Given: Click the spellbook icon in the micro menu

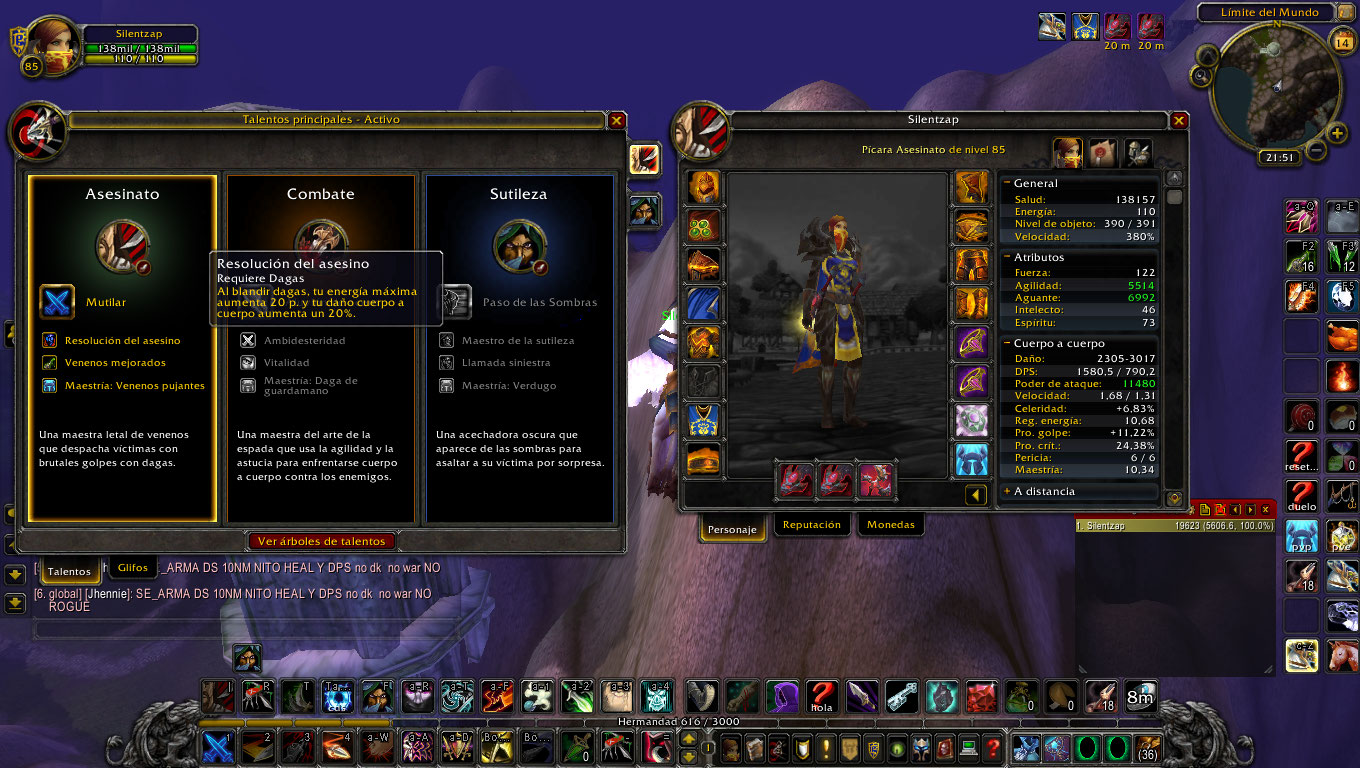Looking at the screenshot, I should coord(756,747).
